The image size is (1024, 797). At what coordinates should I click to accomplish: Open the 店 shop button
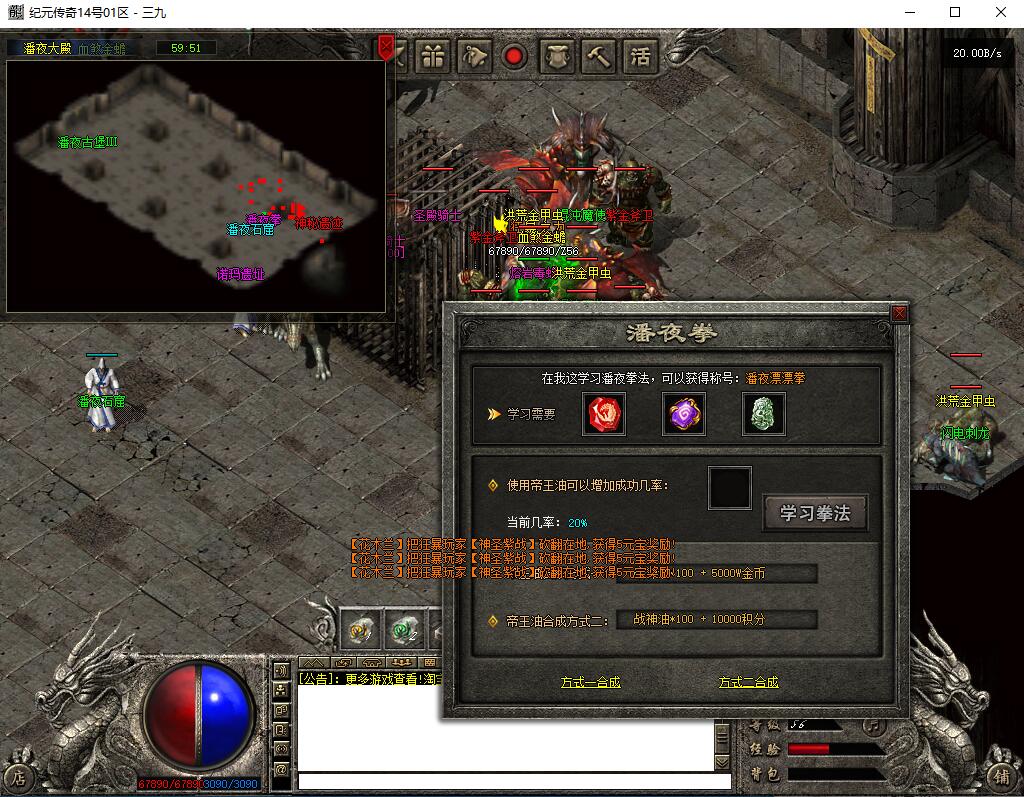click(x=19, y=776)
